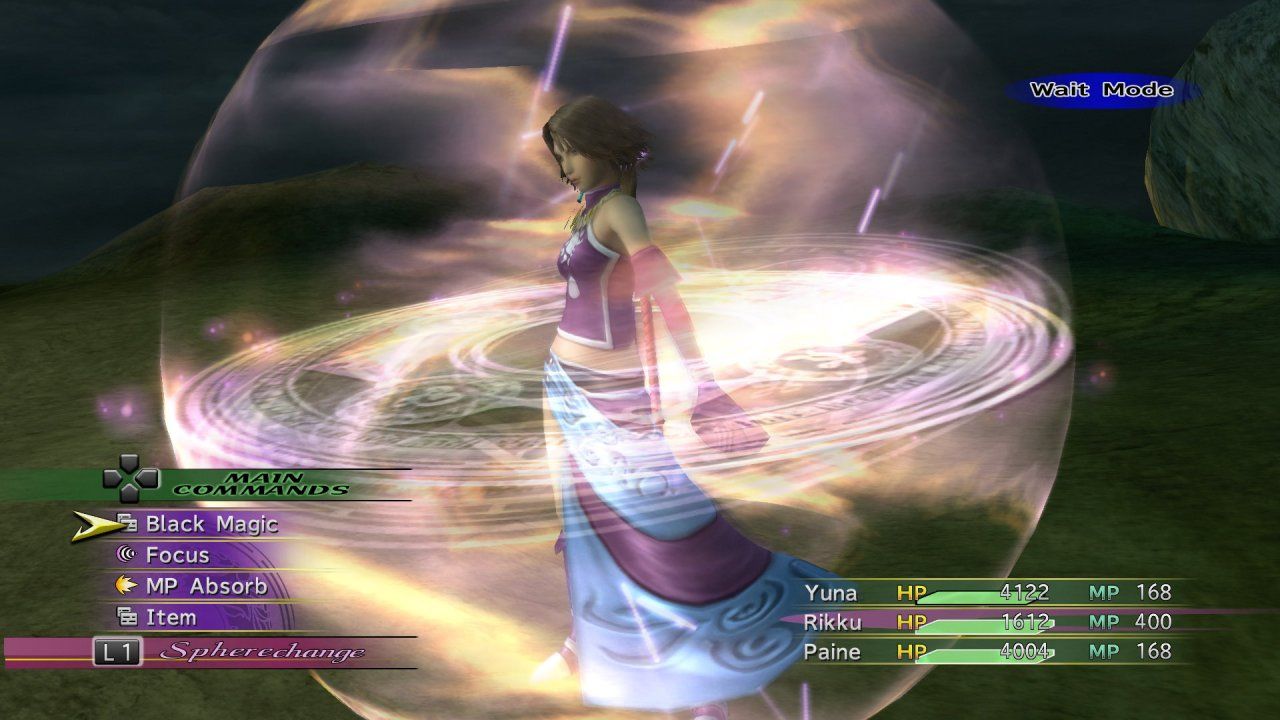Click the D-pad icon above Main Commands
Viewport: 1280px width, 720px height.
point(128,478)
